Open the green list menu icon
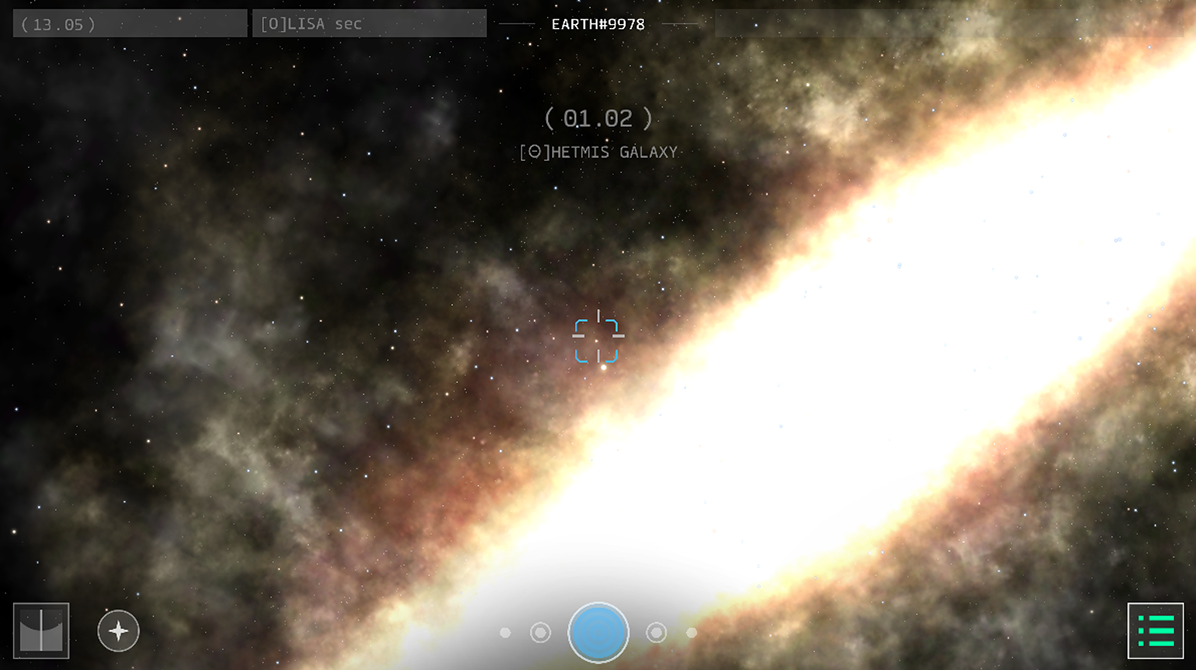Screen dimensions: 1196x670 coord(1155,631)
